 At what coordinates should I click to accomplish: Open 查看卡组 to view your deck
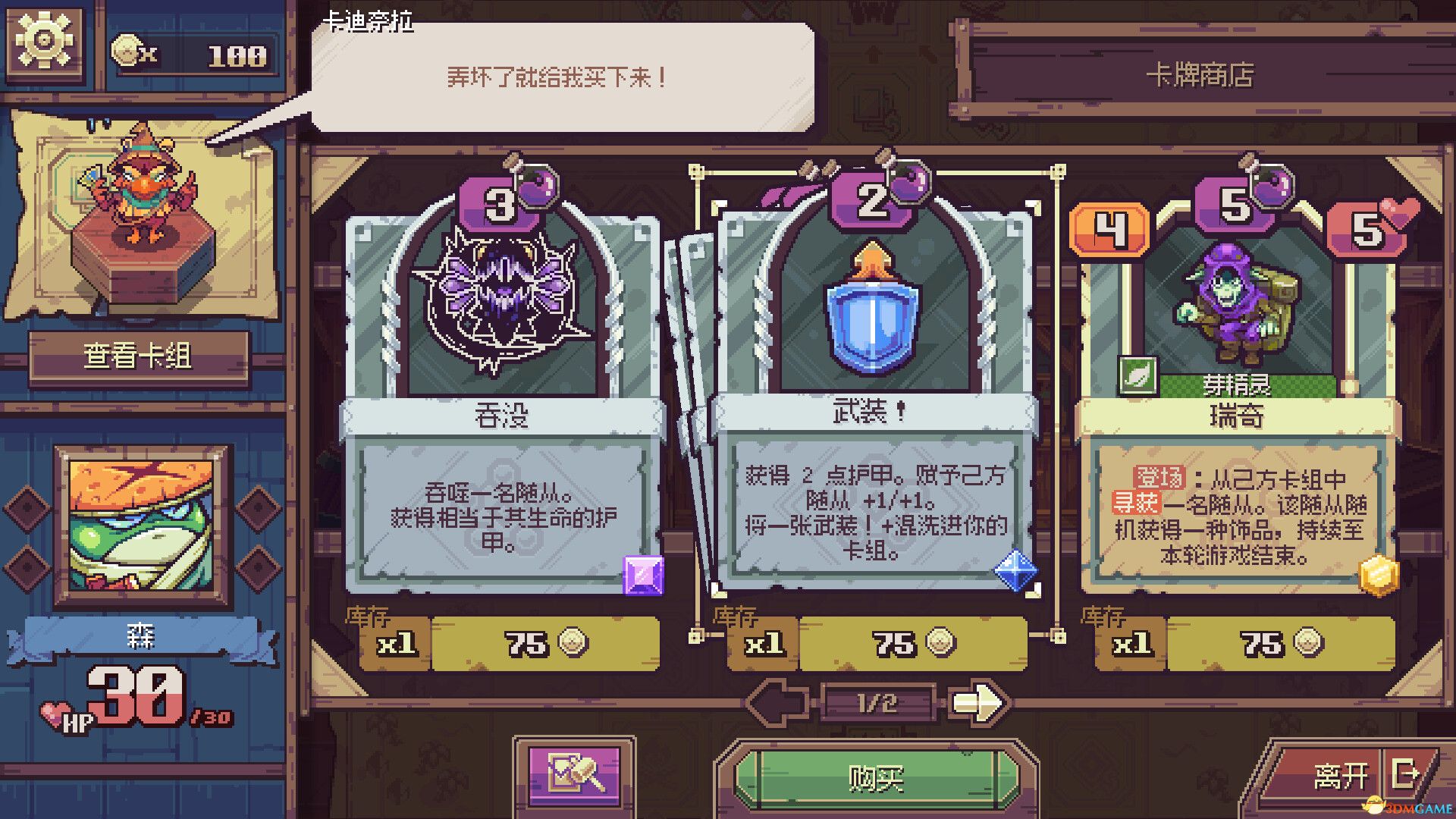[x=138, y=351]
